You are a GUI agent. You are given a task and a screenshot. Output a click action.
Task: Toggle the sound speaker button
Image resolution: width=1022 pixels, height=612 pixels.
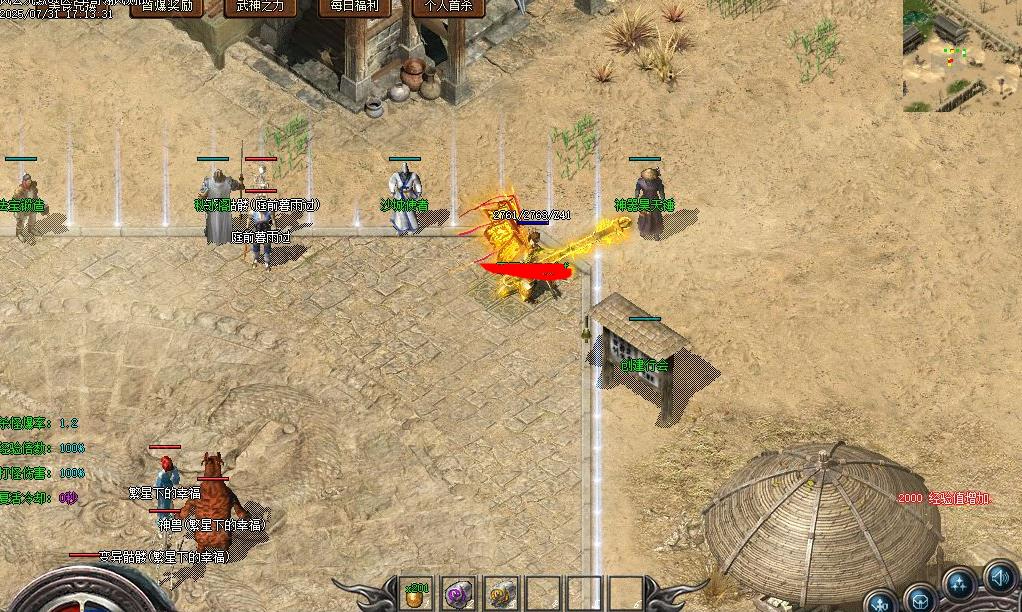pos(1000,576)
